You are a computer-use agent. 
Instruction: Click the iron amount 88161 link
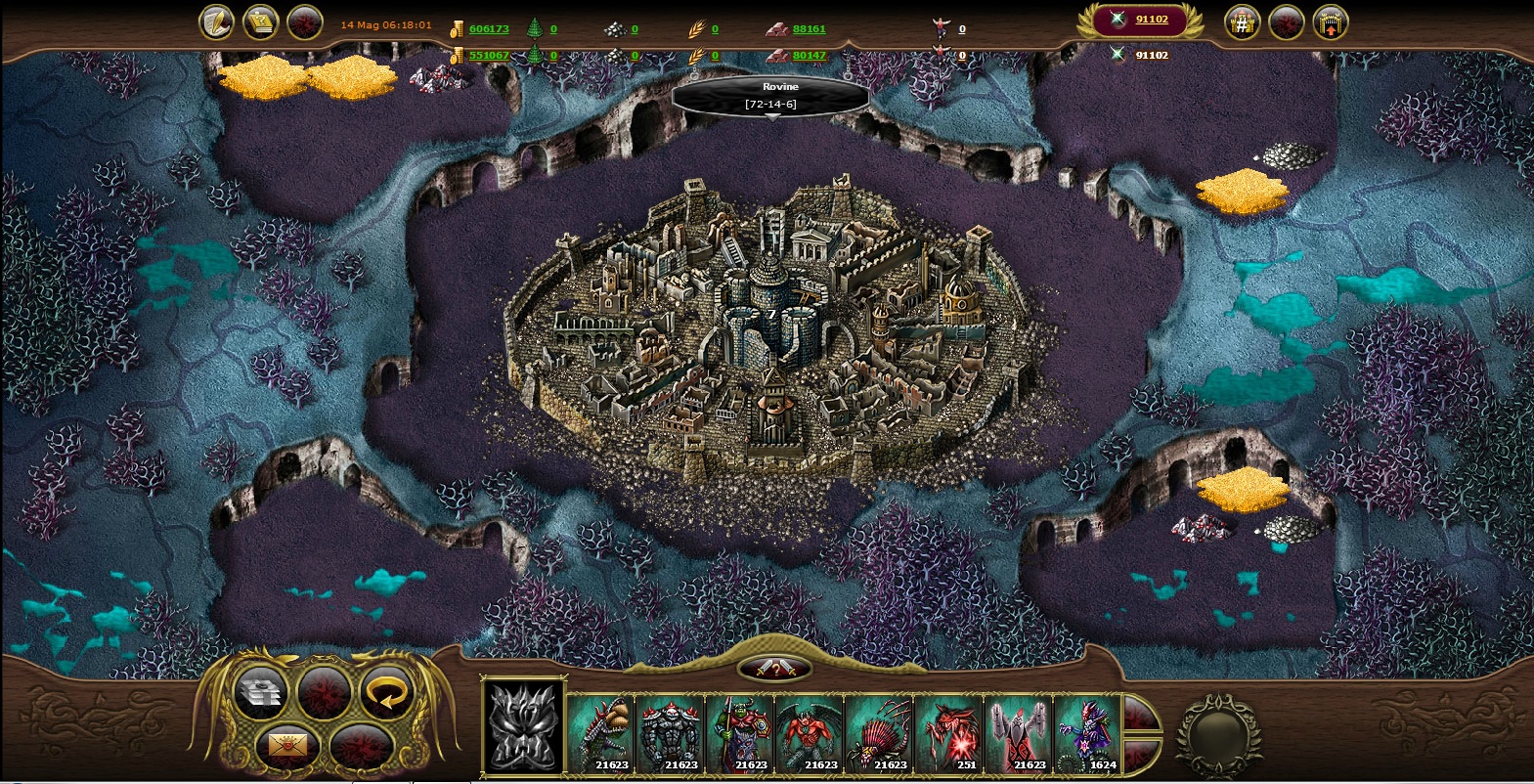point(809,29)
